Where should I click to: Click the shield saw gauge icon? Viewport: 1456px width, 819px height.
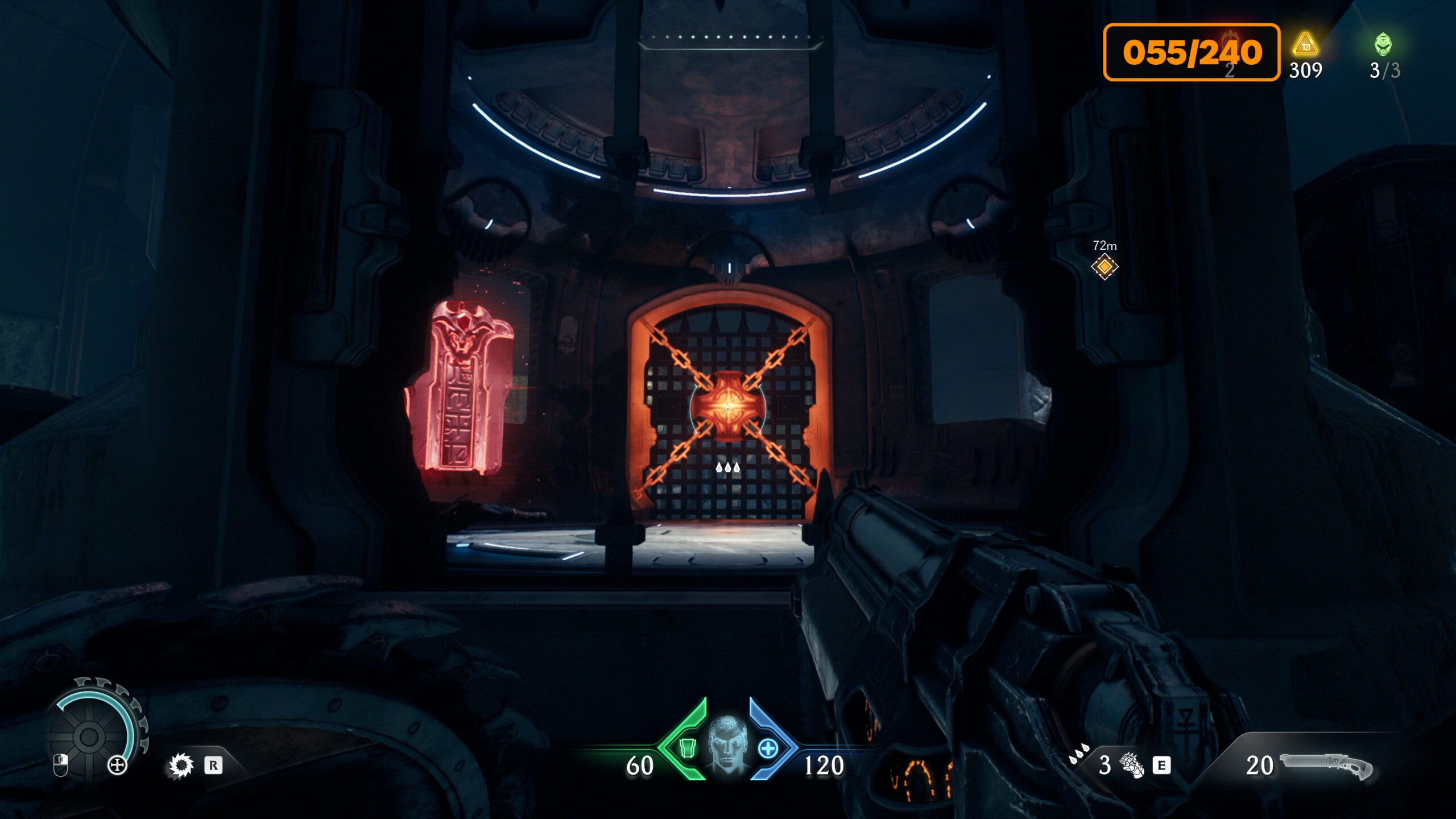(89, 736)
